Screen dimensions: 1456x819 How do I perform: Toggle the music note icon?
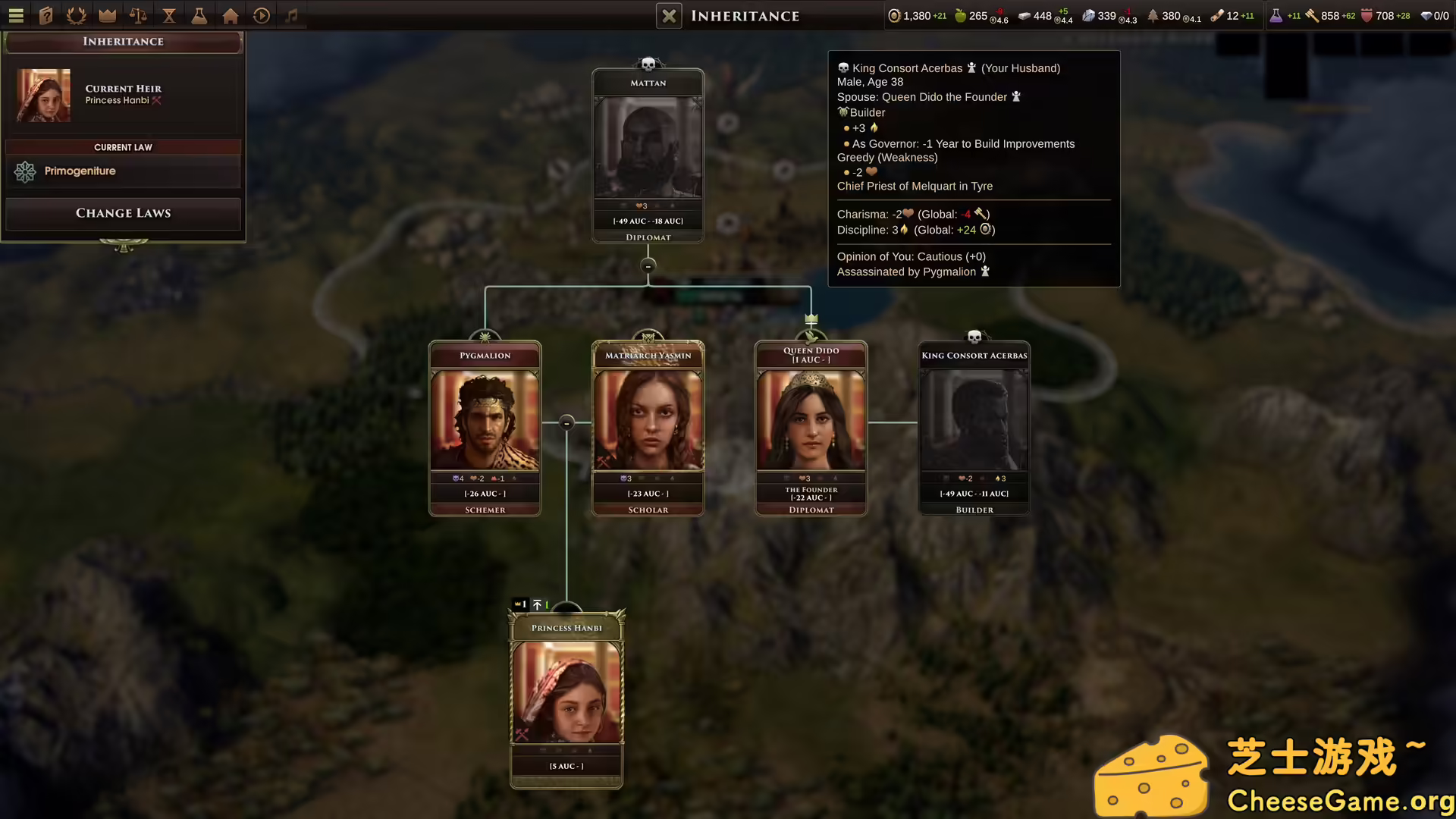(292, 15)
